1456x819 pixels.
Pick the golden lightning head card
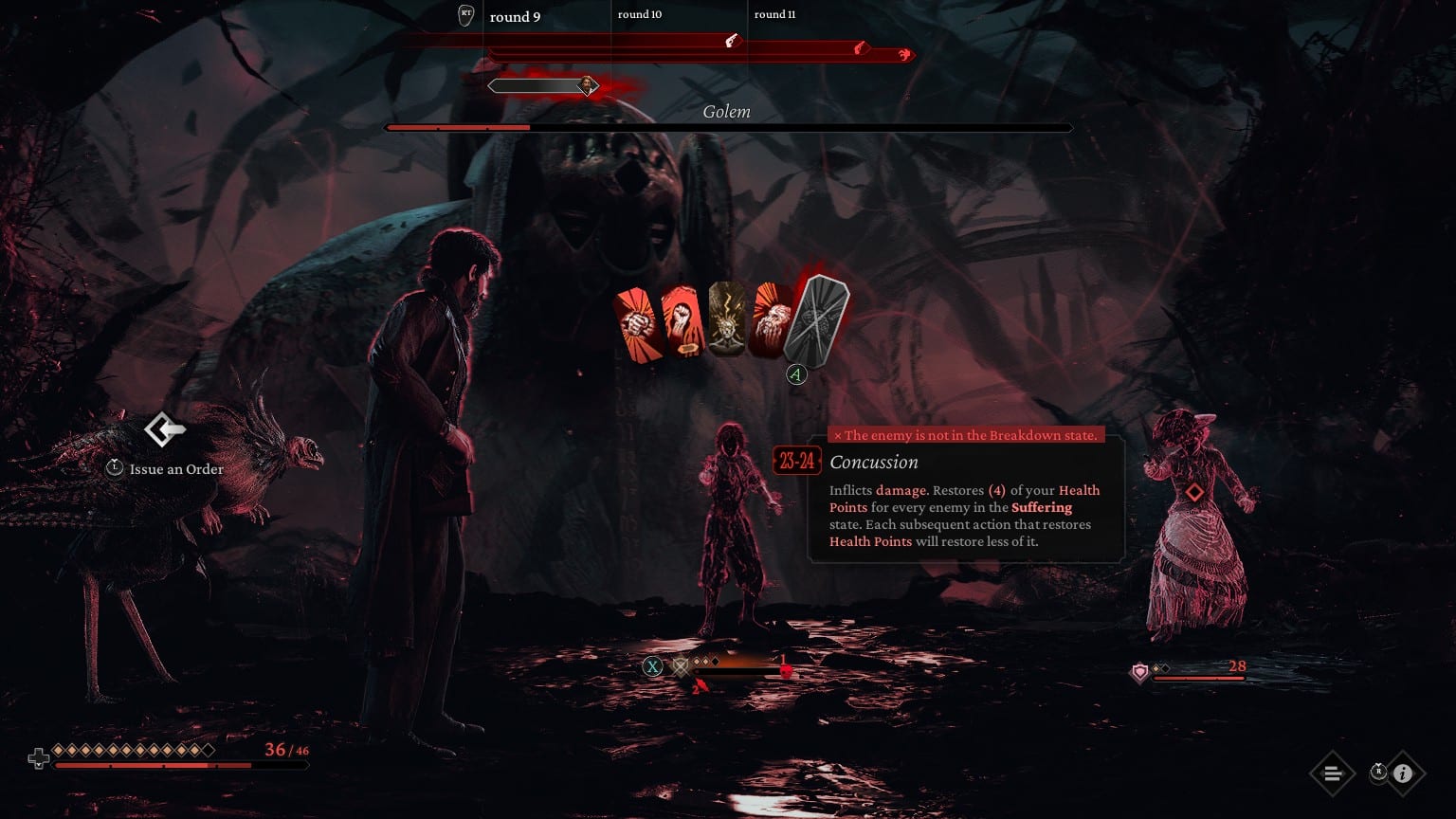[x=726, y=320]
